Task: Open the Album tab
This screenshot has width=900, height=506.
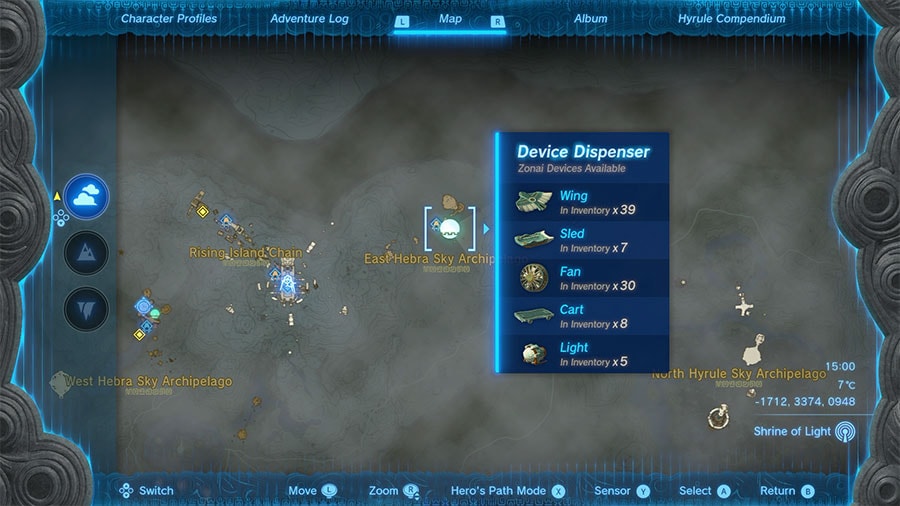Action: pos(590,18)
